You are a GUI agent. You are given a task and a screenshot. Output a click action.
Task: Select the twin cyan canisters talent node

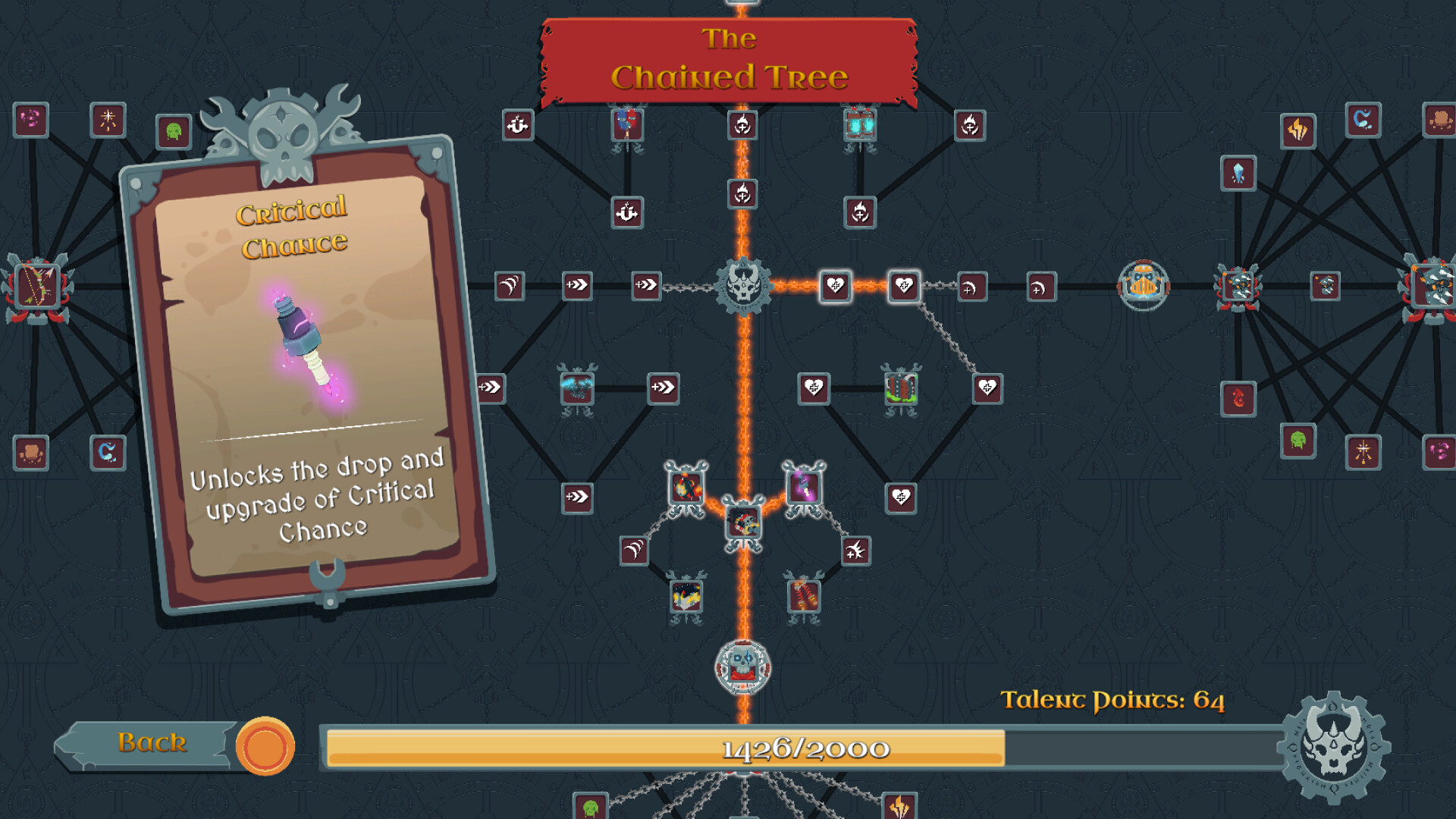click(x=860, y=125)
